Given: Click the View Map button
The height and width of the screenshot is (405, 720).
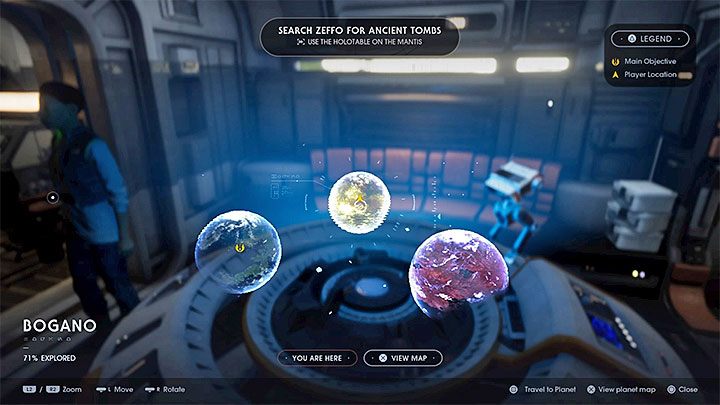Looking at the screenshot, I should click(403, 357).
